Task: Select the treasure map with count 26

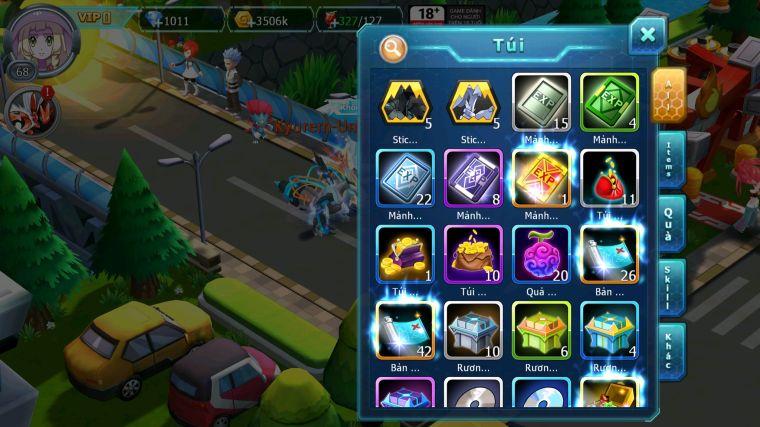Action: pyautogui.click(x=609, y=254)
